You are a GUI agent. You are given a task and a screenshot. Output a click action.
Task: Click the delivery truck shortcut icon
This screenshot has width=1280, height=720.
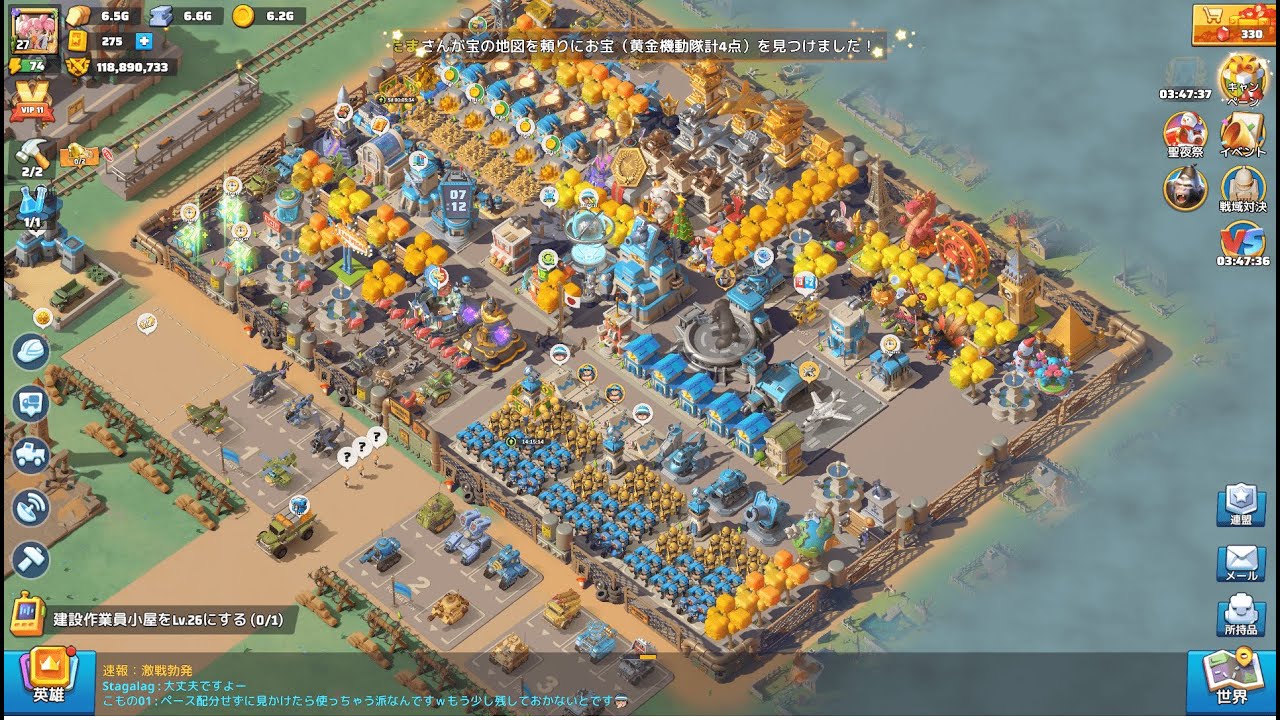pyautogui.click(x=31, y=403)
